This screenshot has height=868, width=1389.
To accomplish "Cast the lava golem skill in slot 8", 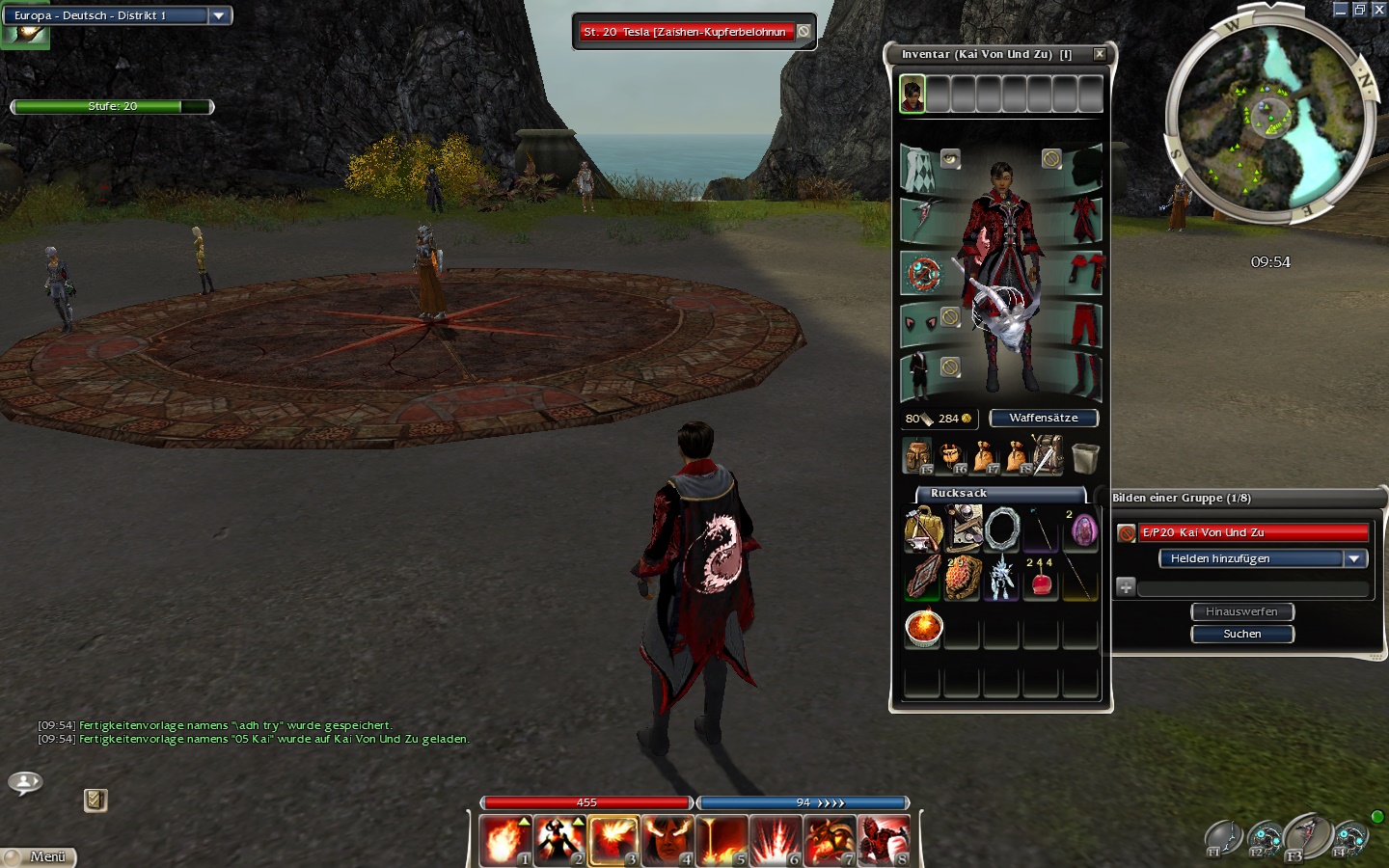I will pos(884,840).
